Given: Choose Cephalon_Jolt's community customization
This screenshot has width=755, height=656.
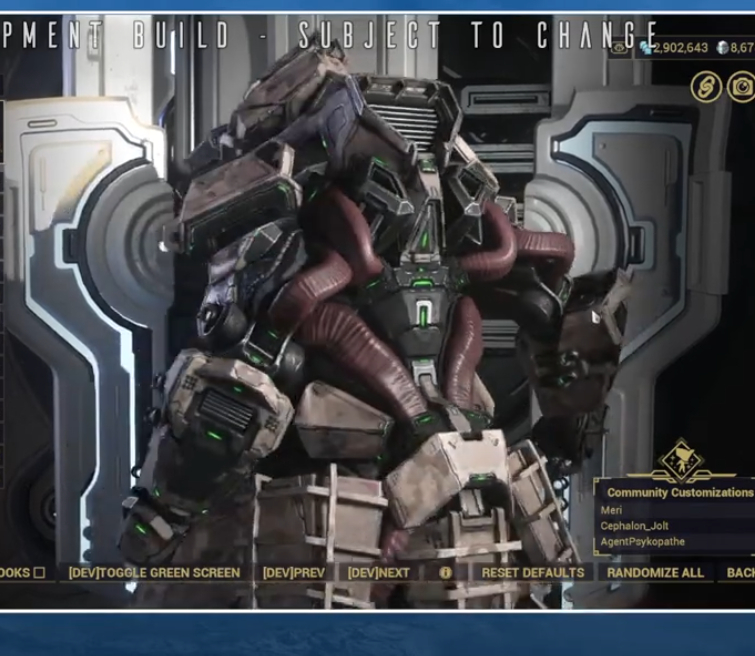Looking at the screenshot, I should [x=635, y=526].
